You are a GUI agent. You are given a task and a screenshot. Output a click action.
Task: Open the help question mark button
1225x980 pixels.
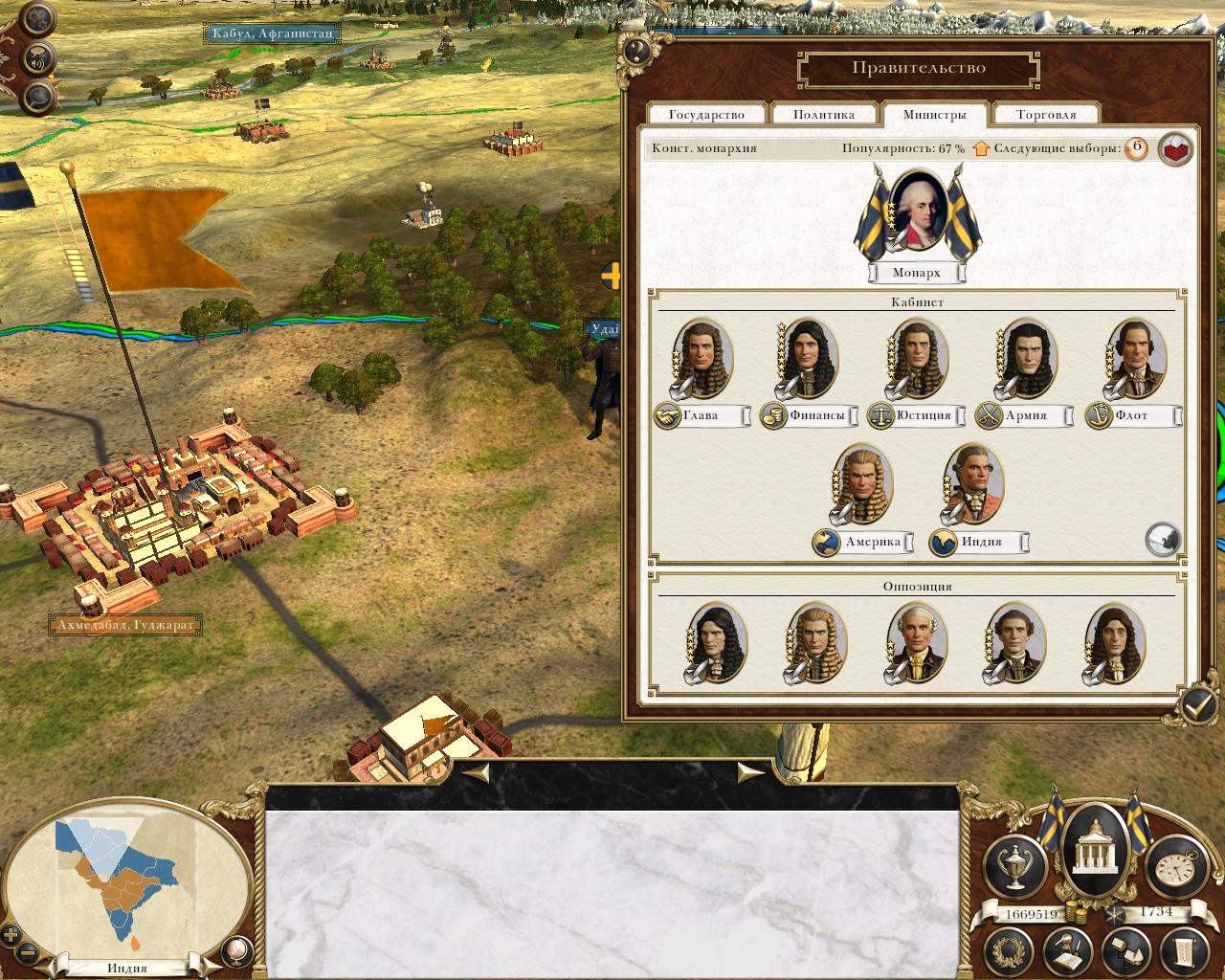coord(636,51)
